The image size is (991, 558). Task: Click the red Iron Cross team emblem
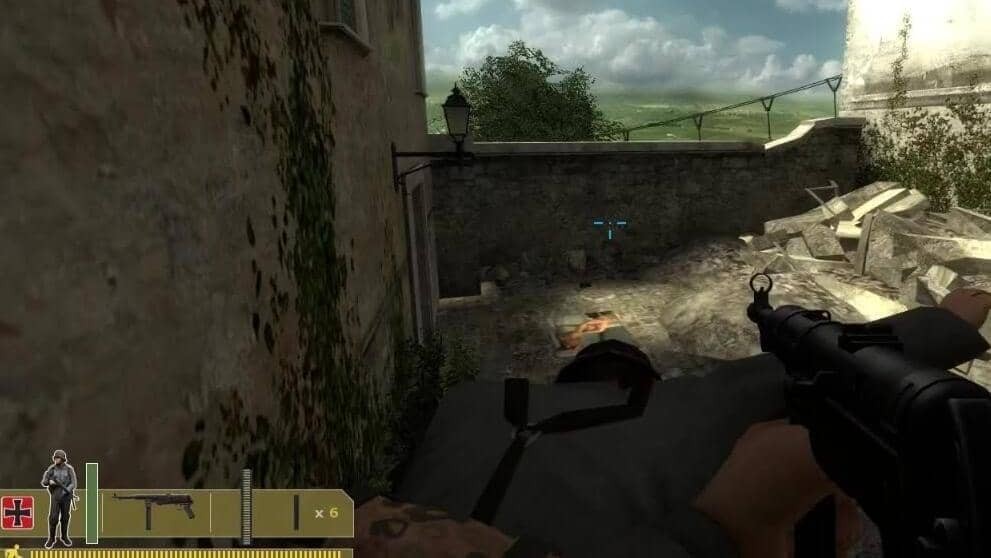click(x=18, y=512)
